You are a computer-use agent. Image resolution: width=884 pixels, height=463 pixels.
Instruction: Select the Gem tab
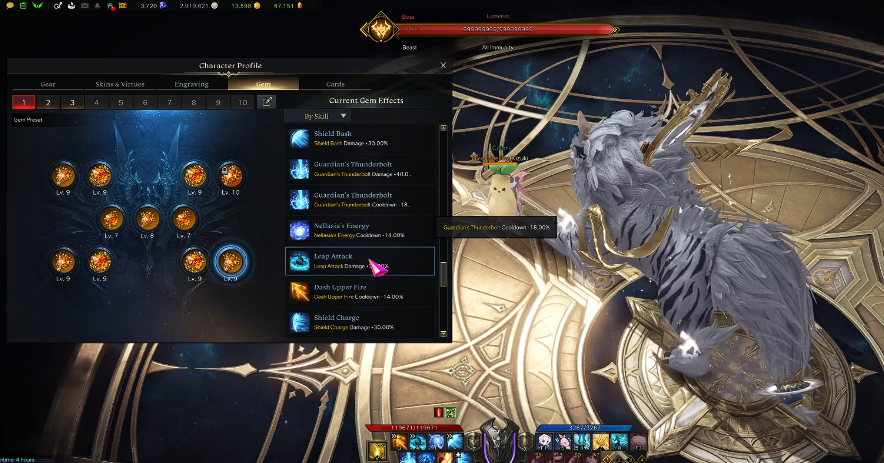263,84
